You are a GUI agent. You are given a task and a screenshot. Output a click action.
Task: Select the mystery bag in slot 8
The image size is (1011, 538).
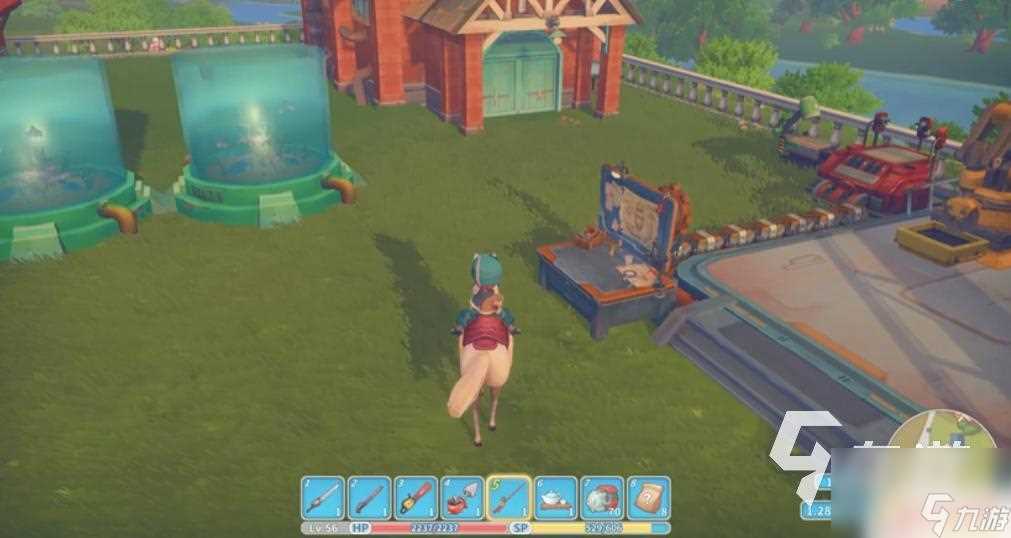pyautogui.click(x=648, y=498)
